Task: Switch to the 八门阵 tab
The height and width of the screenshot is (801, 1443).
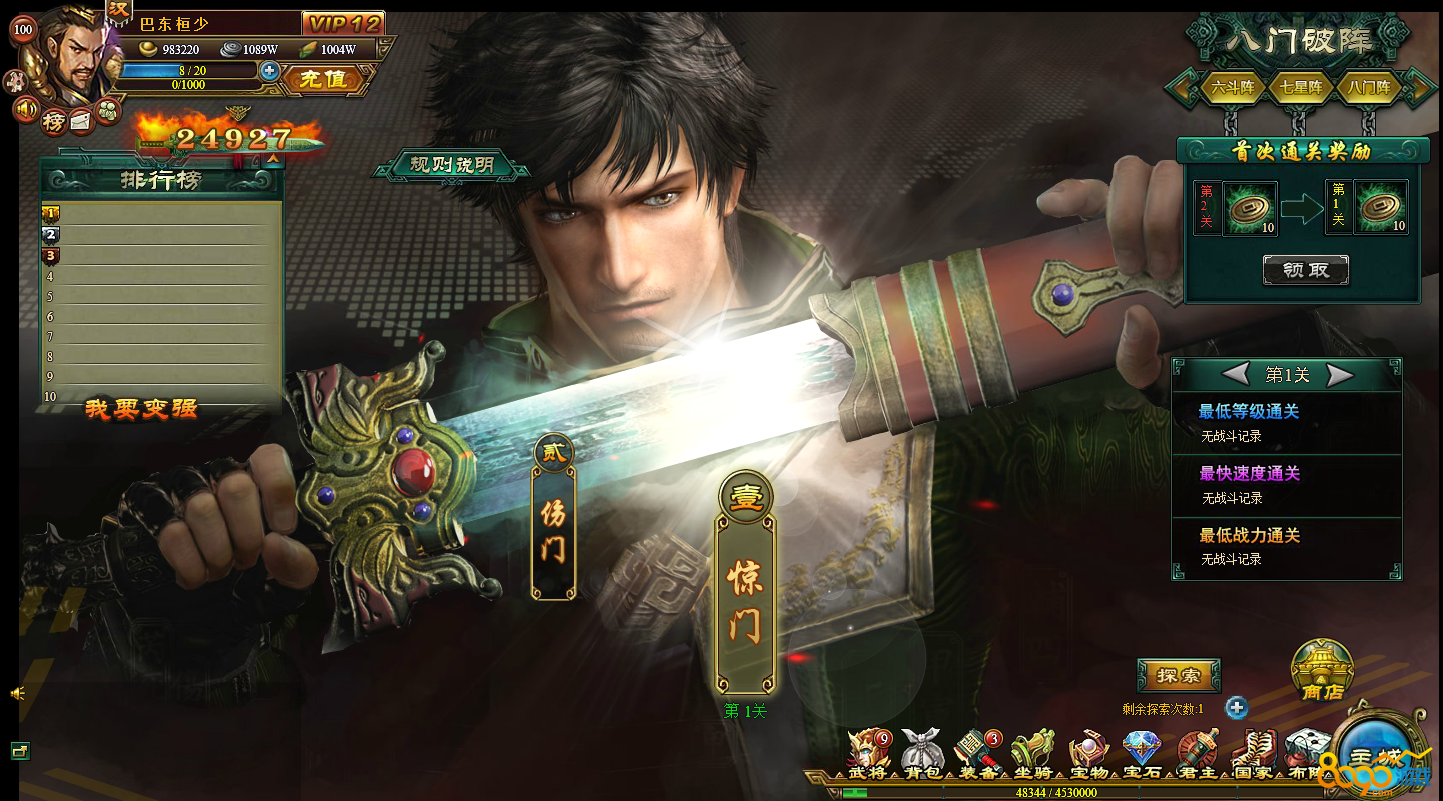Action: [x=1368, y=88]
